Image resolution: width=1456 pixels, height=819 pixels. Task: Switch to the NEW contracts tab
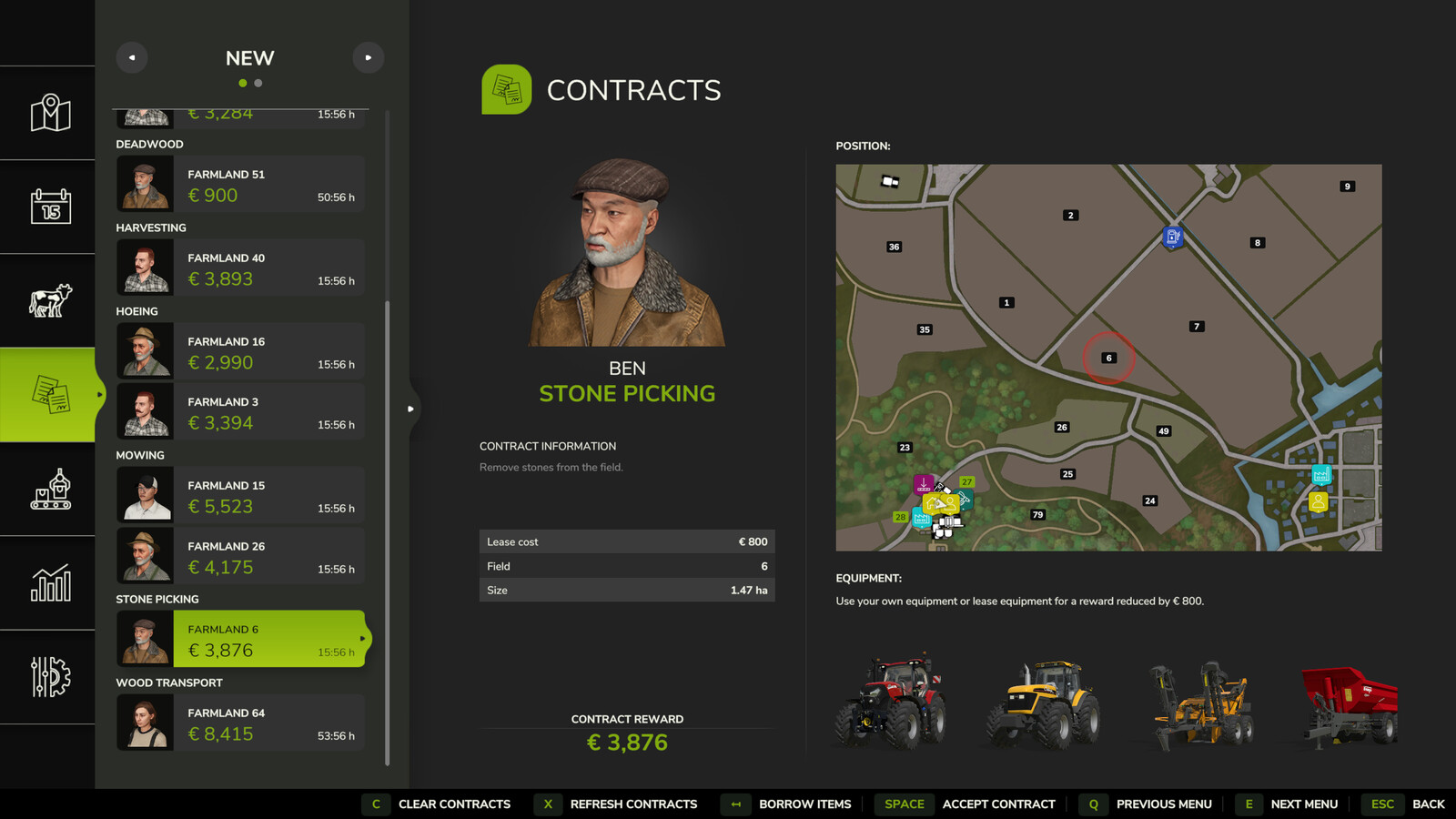click(x=248, y=58)
